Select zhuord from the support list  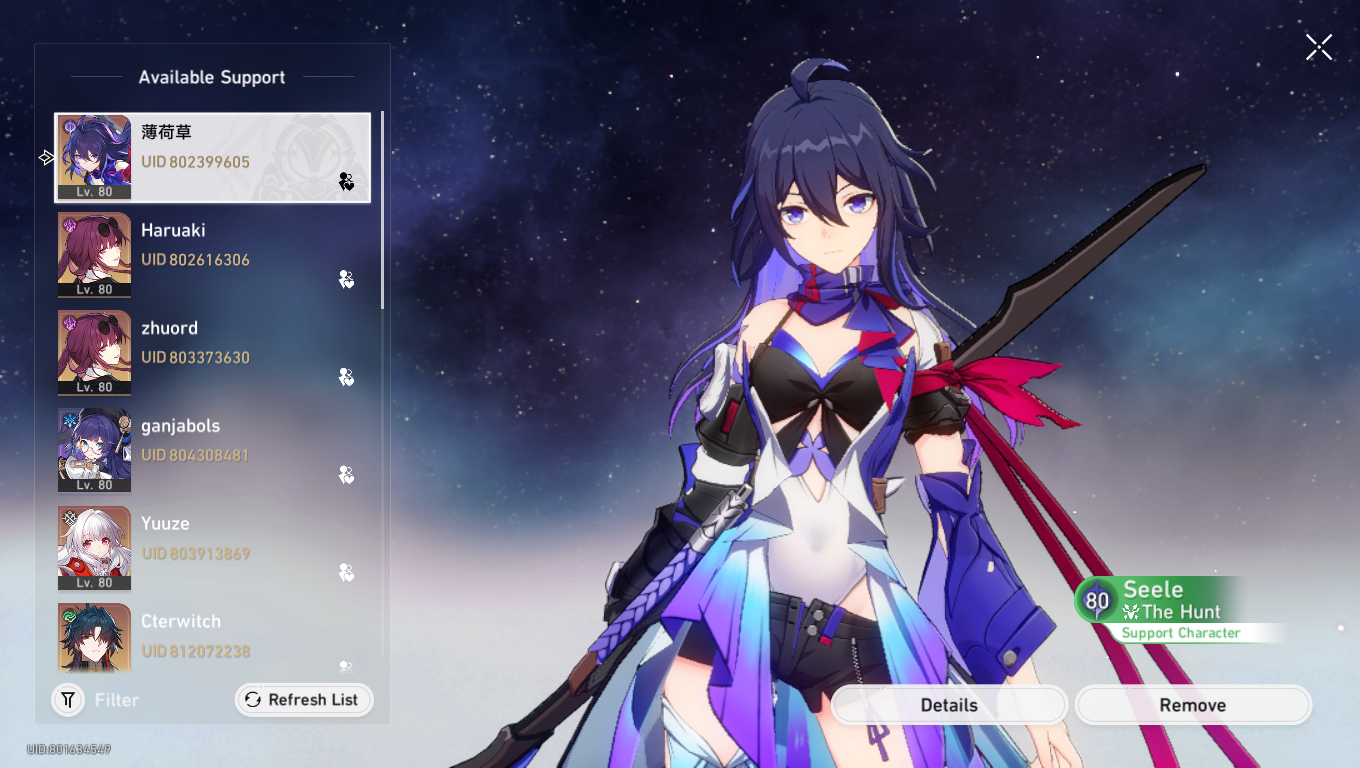click(x=212, y=352)
